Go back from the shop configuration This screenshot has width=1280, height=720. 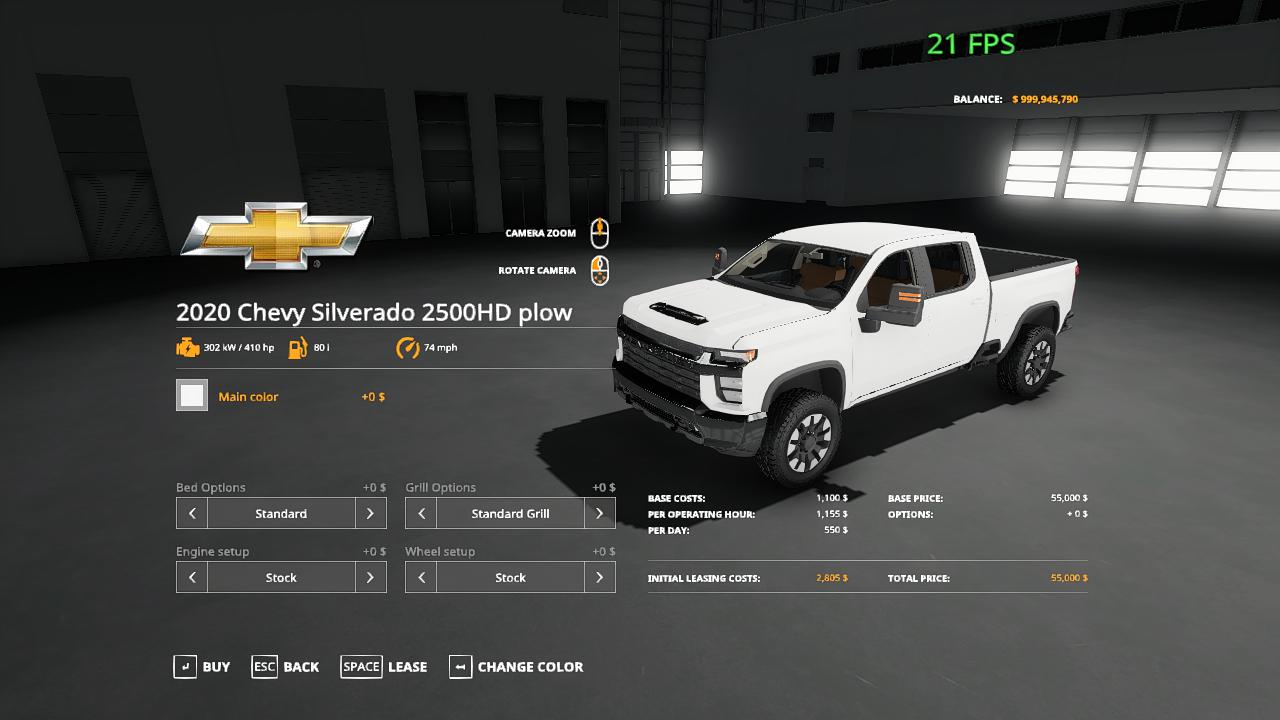pos(286,667)
